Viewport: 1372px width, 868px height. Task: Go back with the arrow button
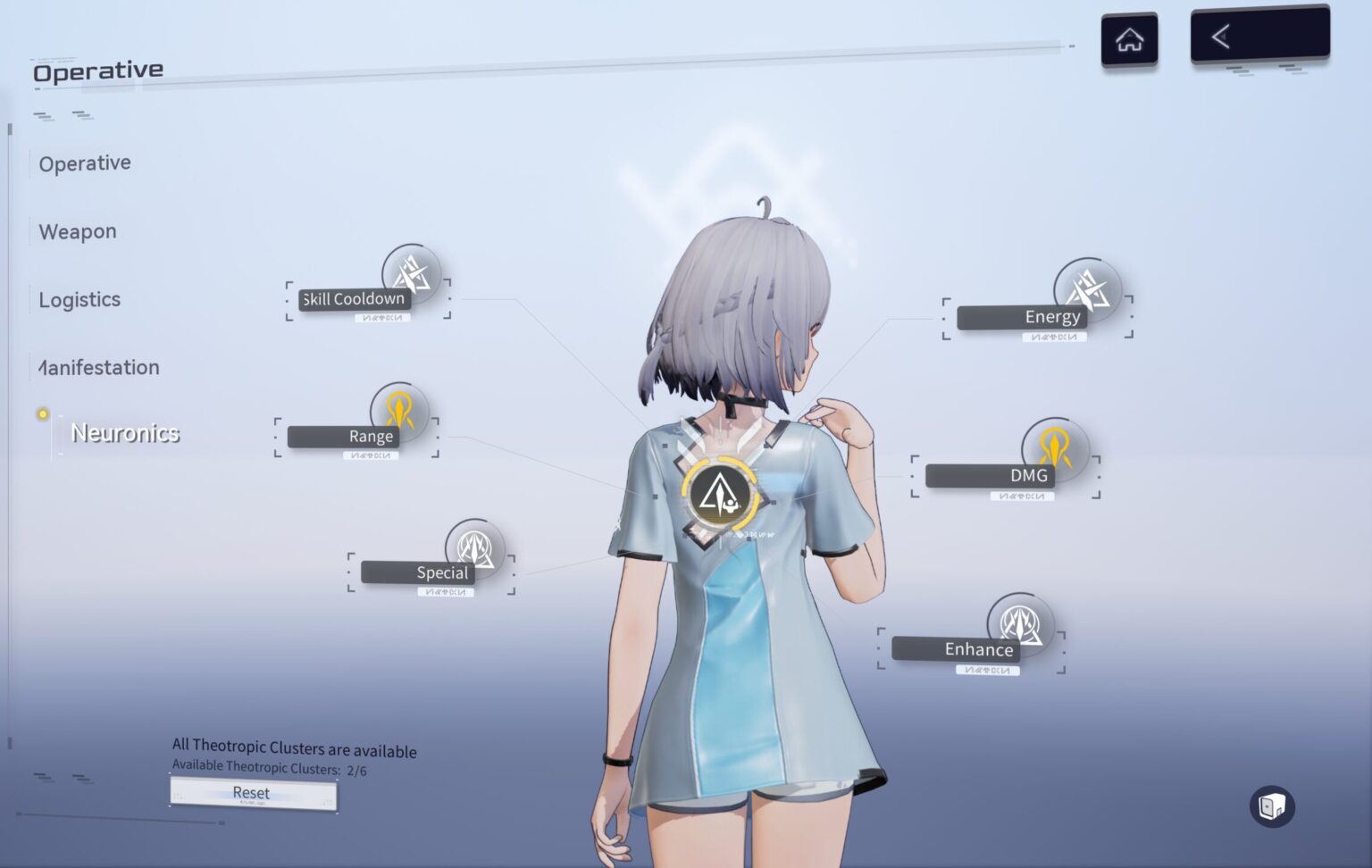(x=1259, y=37)
